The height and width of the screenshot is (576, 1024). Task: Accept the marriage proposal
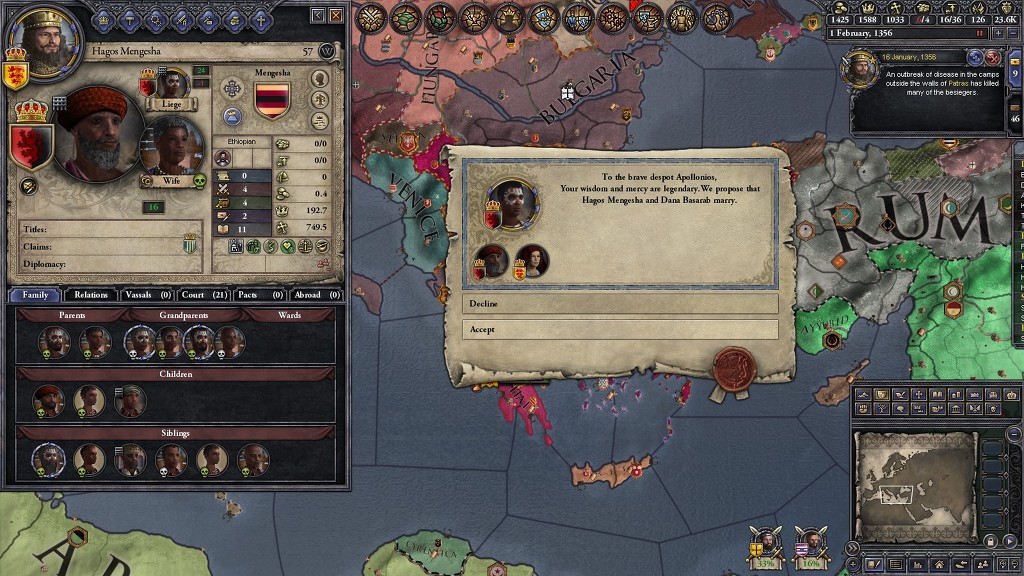click(x=620, y=329)
